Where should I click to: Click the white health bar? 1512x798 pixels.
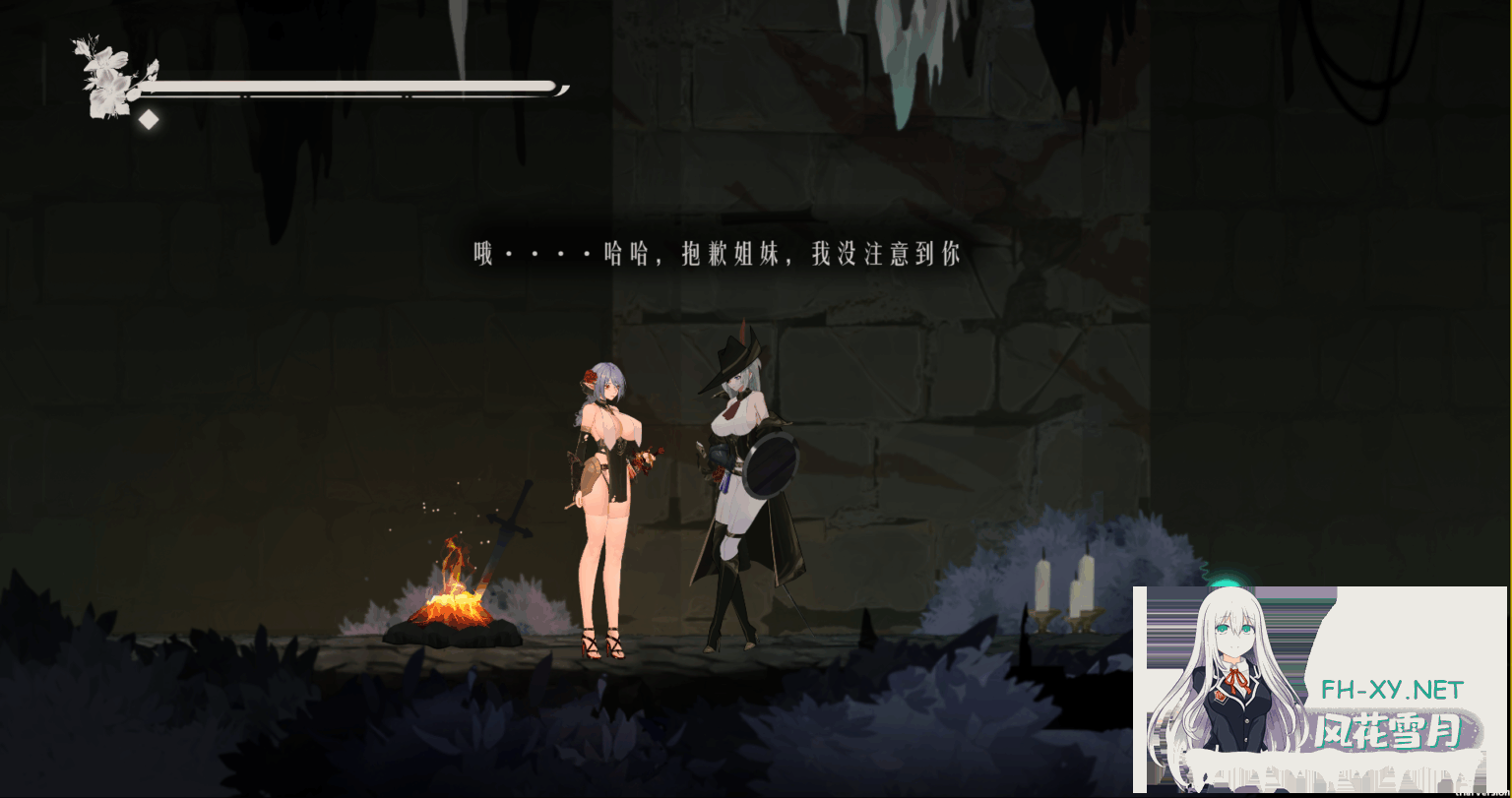coord(345,86)
